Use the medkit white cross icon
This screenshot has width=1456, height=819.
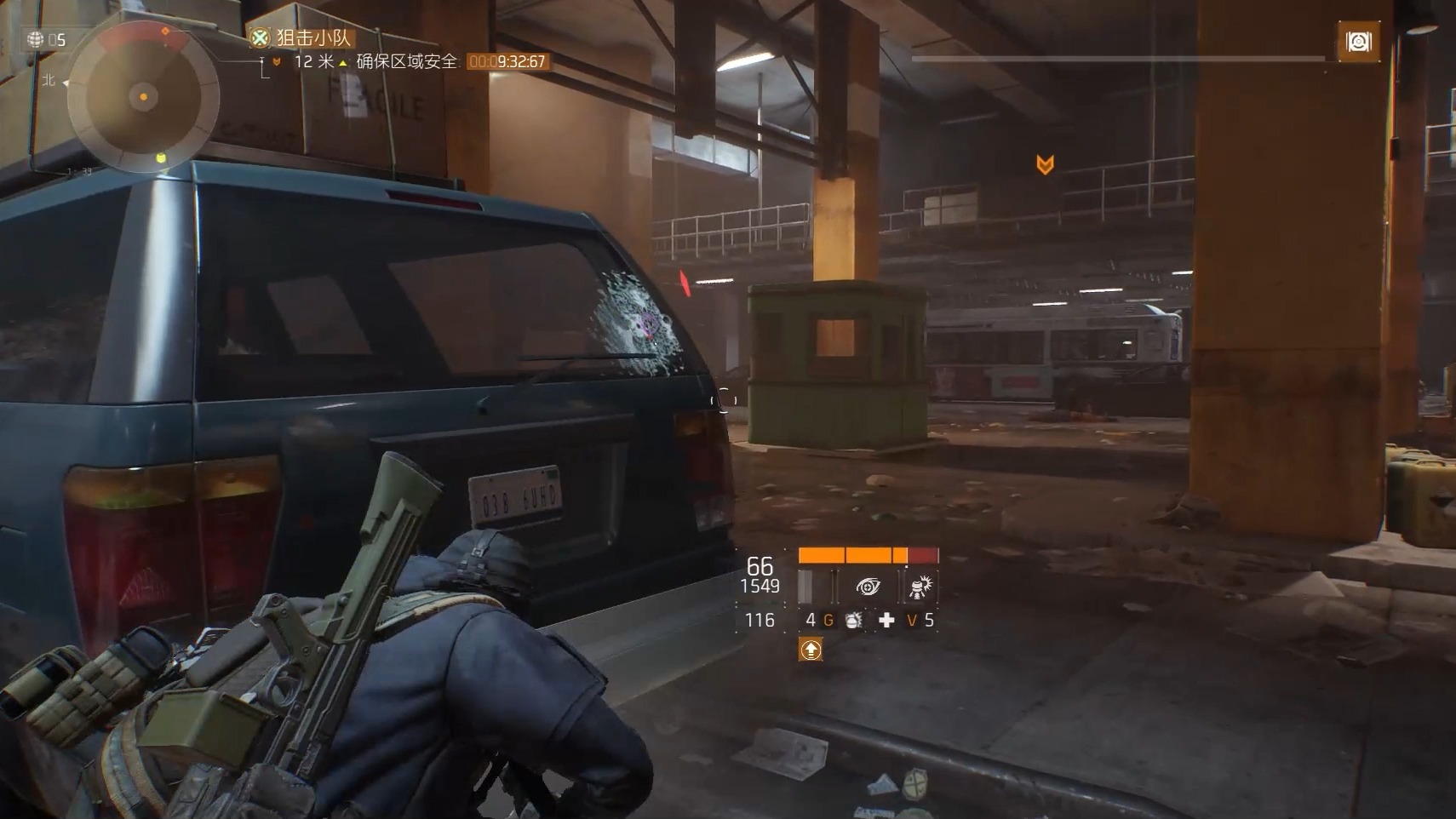point(886,621)
